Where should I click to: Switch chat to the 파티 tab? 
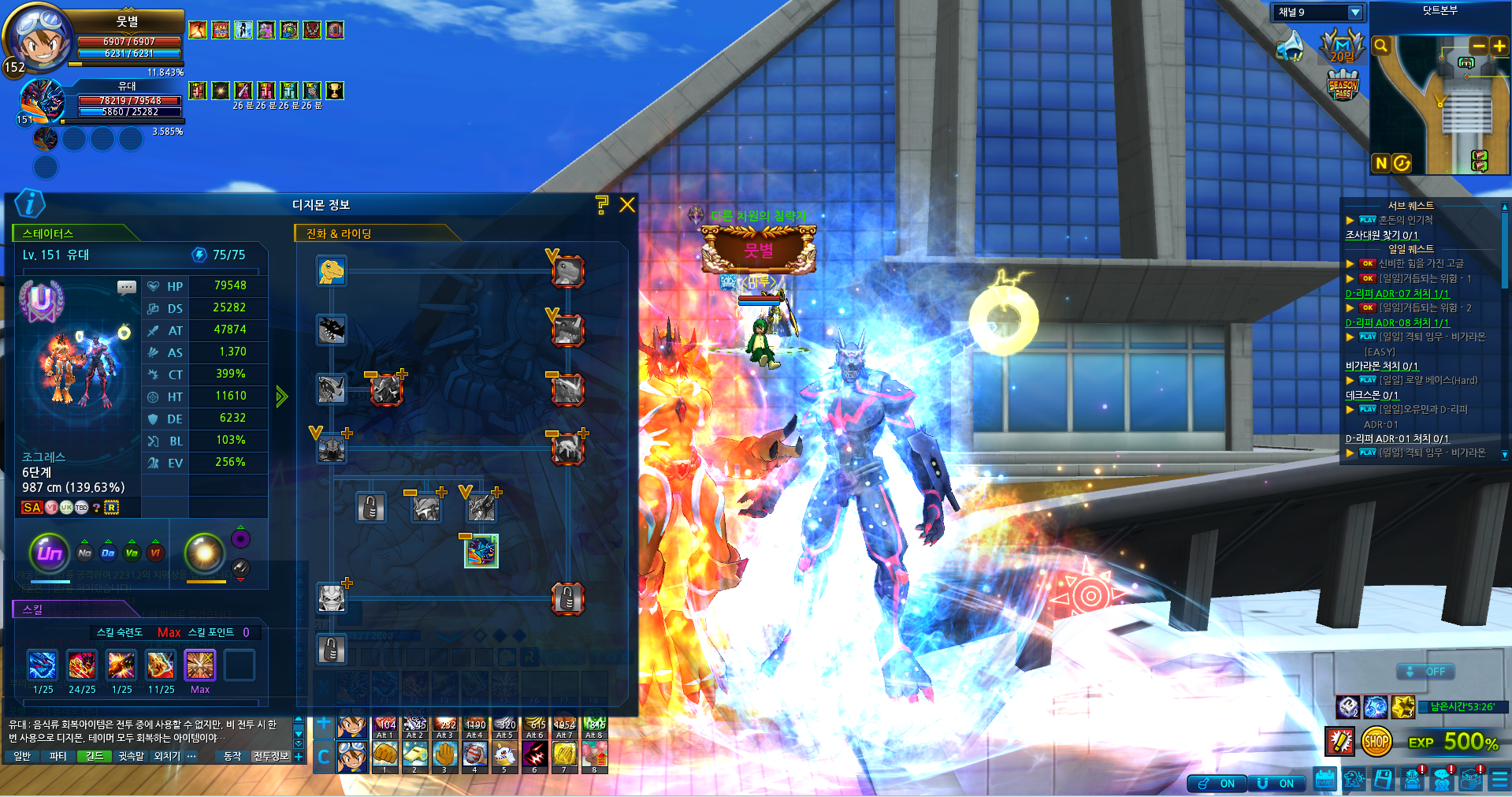point(58,756)
